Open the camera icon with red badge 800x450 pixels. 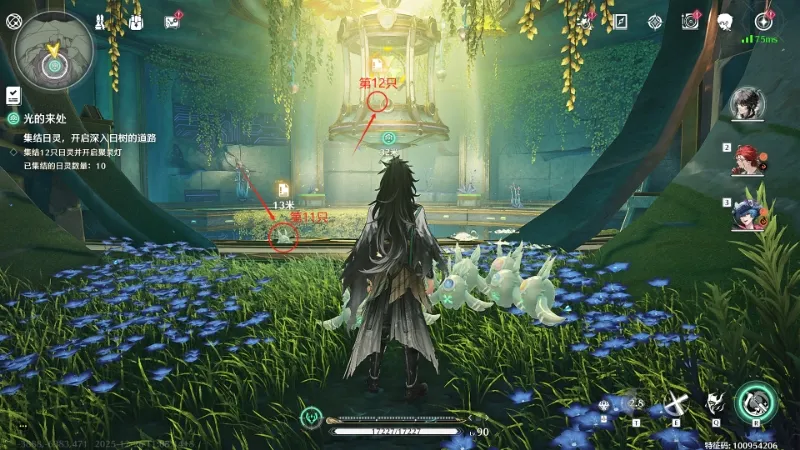point(689,21)
